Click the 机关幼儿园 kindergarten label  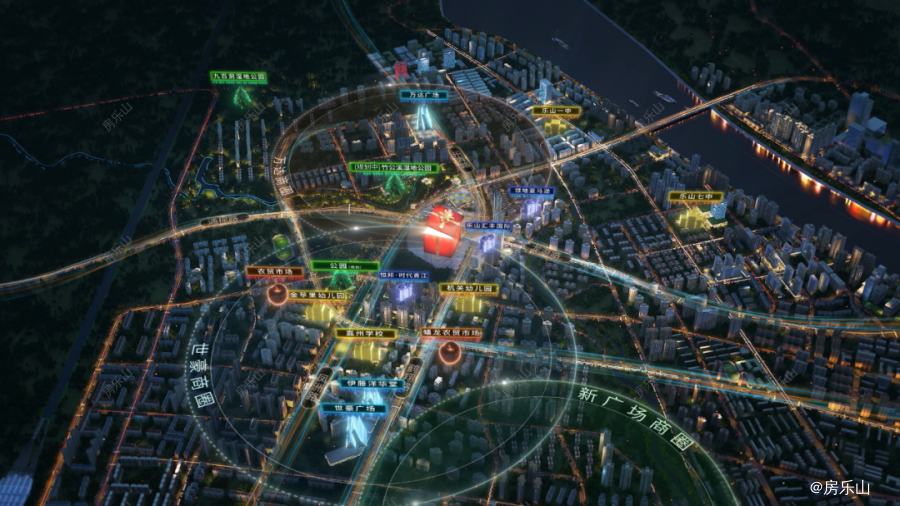click(469, 288)
